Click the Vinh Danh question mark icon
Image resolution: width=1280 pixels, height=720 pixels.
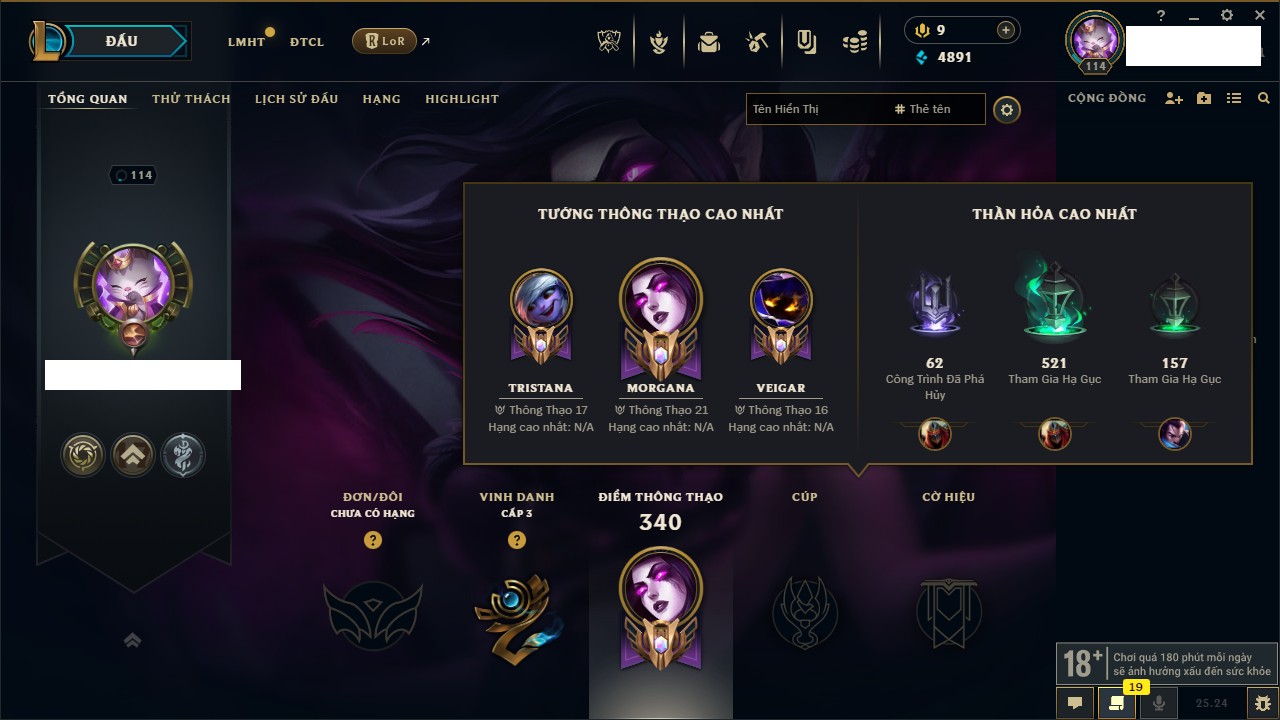coord(517,540)
